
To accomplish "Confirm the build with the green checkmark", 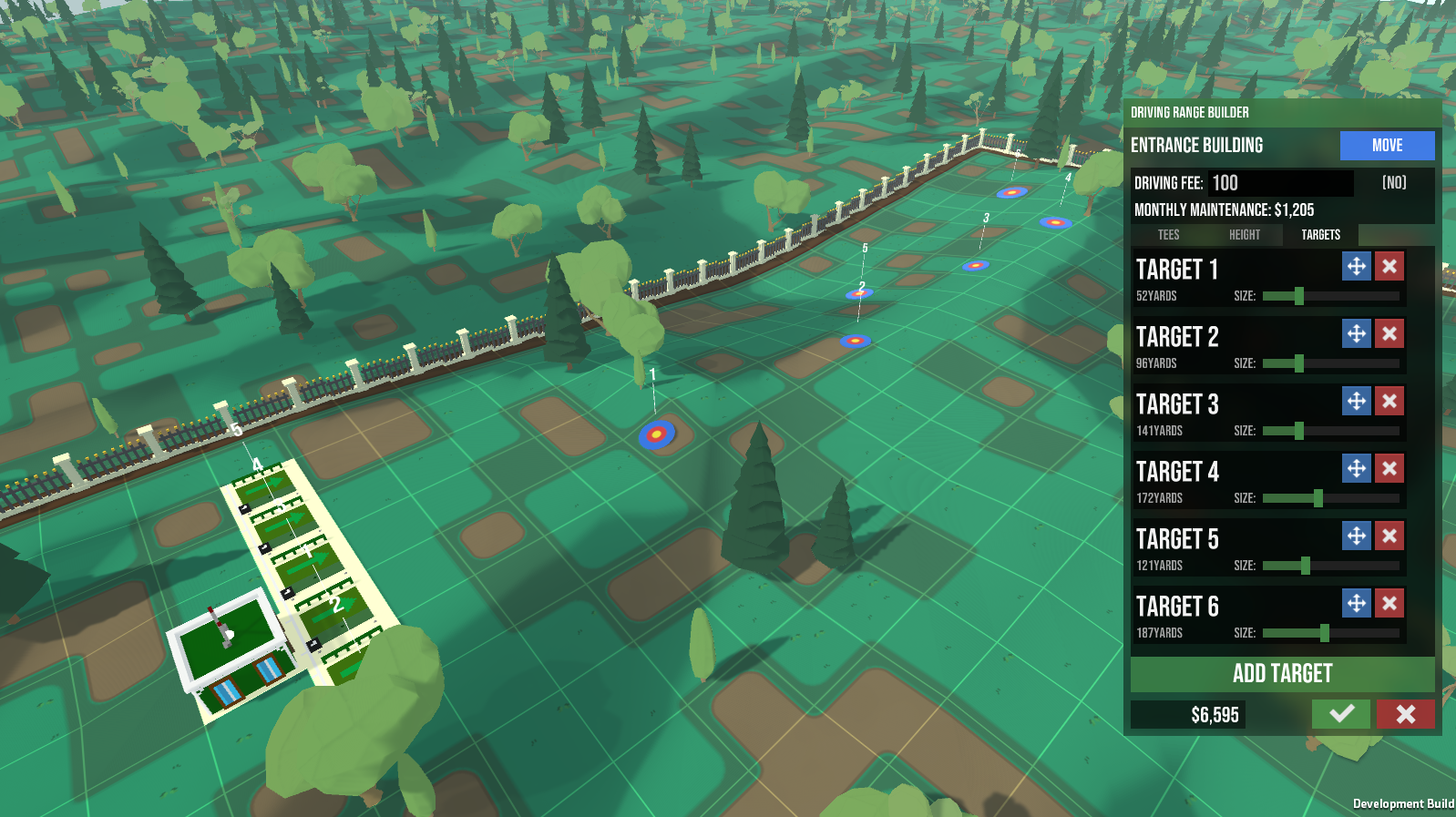I will [1341, 714].
